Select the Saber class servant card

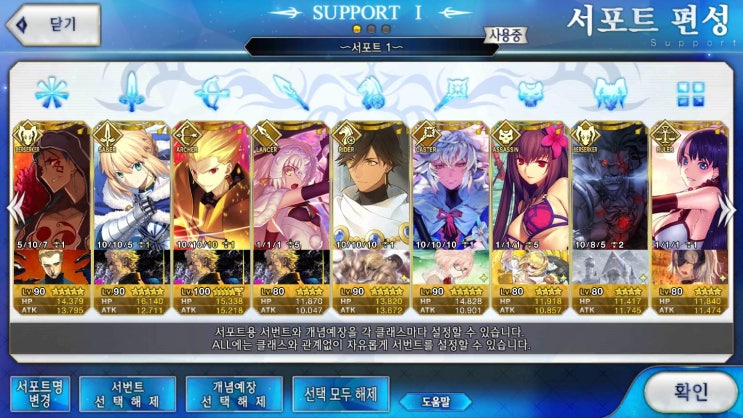click(130, 200)
